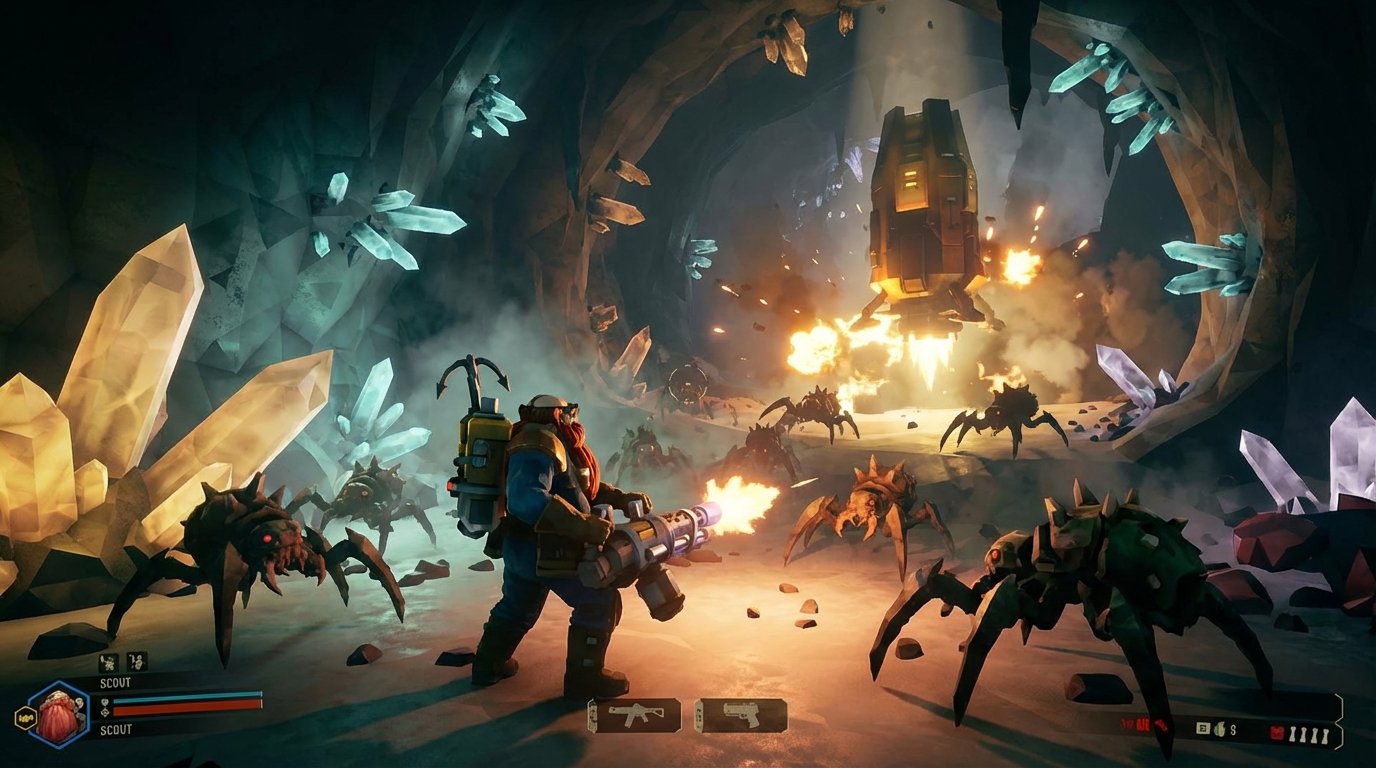Image resolution: width=1376 pixels, height=768 pixels.
Task: Expand the upper SCOUT class label bar
Action: point(114,682)
